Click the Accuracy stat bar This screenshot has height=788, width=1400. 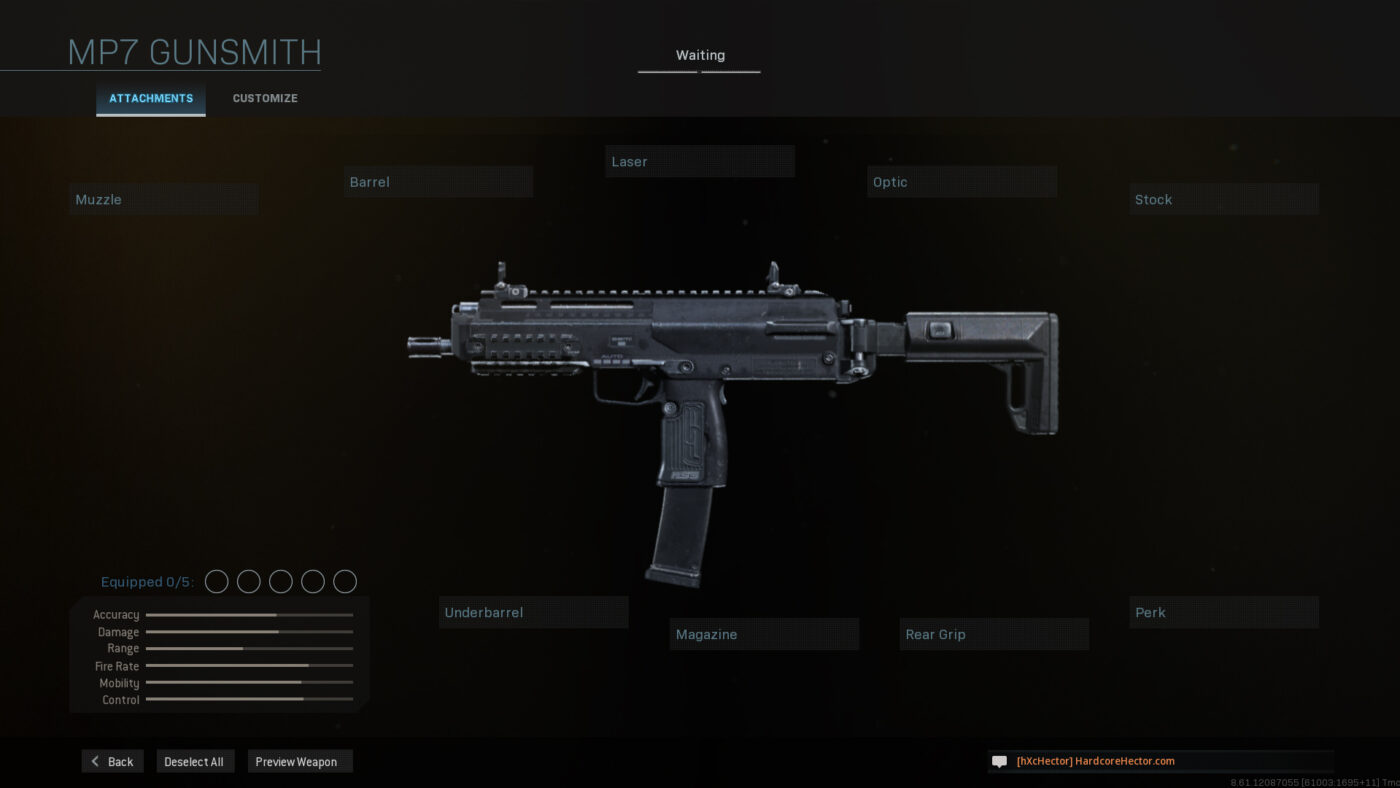click(248, 614)
